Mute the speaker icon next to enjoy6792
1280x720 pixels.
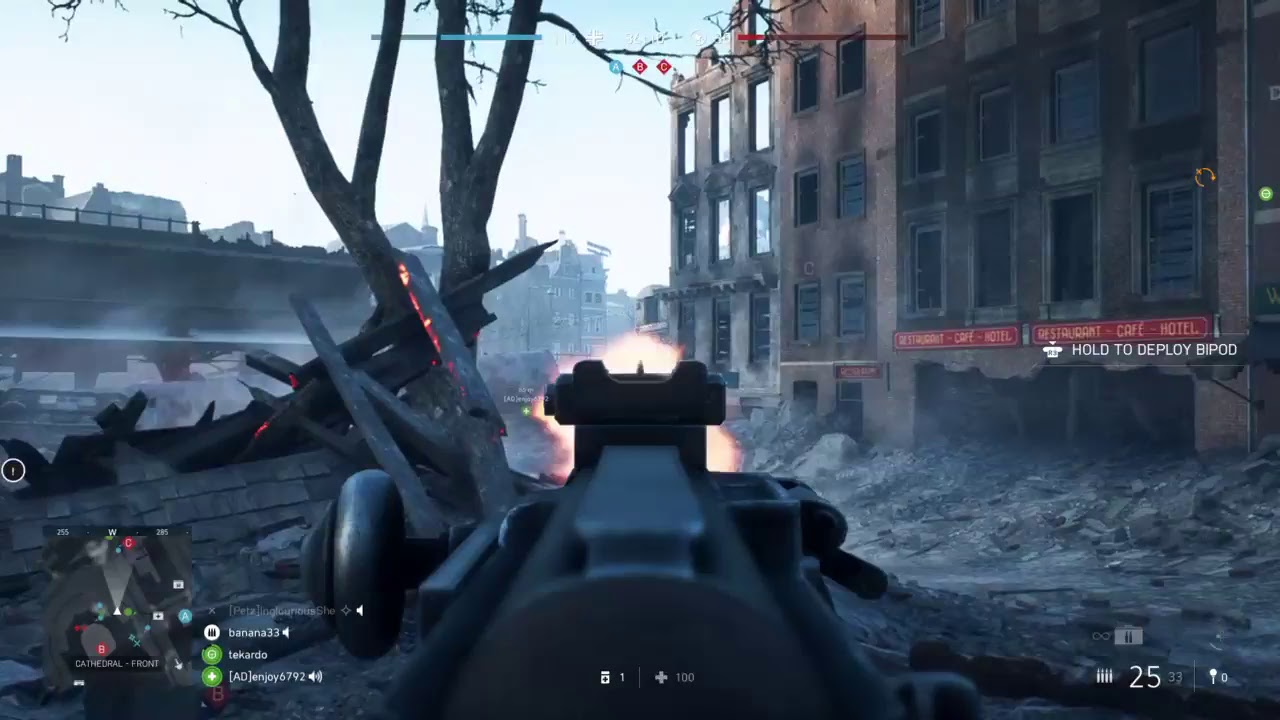point(313,677)
